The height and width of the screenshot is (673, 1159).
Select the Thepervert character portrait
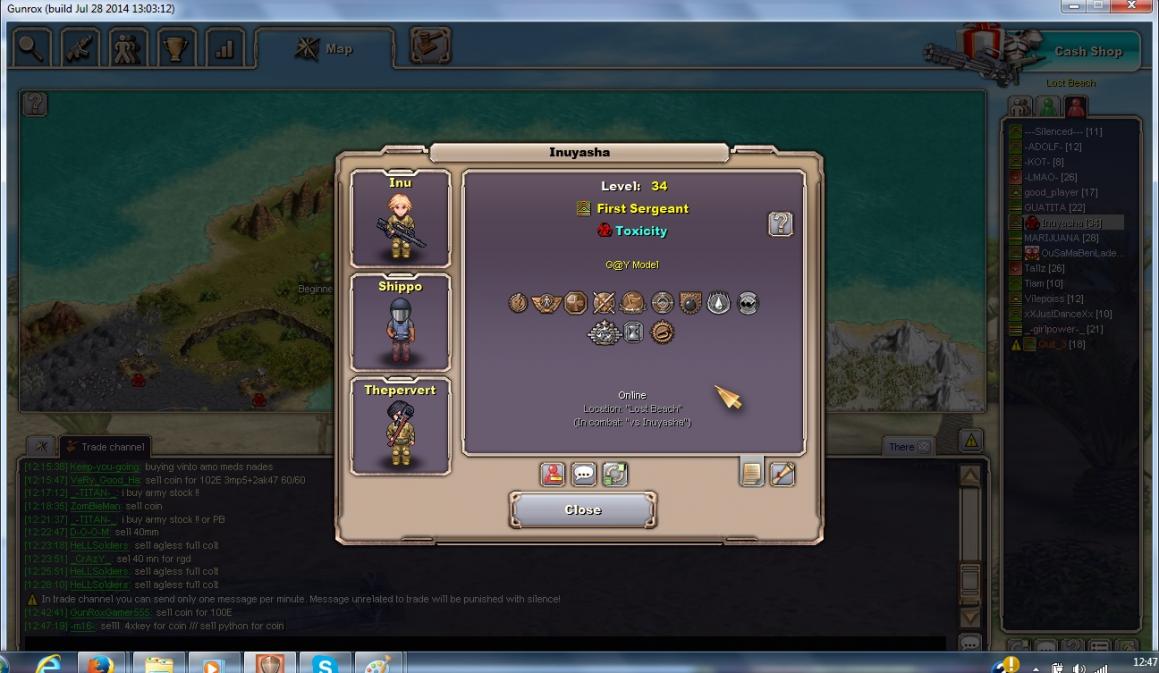pyautogui.click(x=400, y=426)
